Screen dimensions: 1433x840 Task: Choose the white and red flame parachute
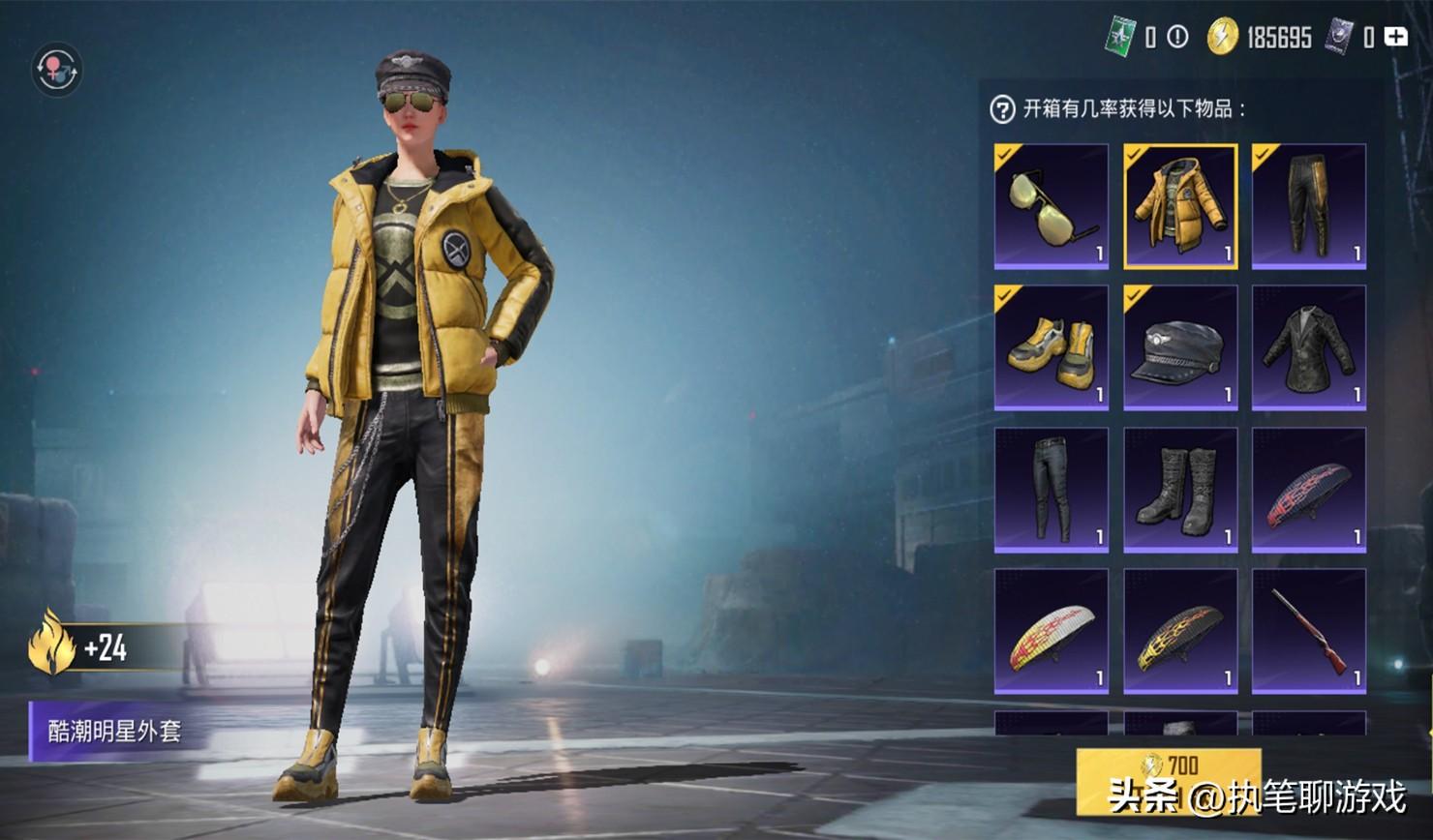tap(1052, 631)
